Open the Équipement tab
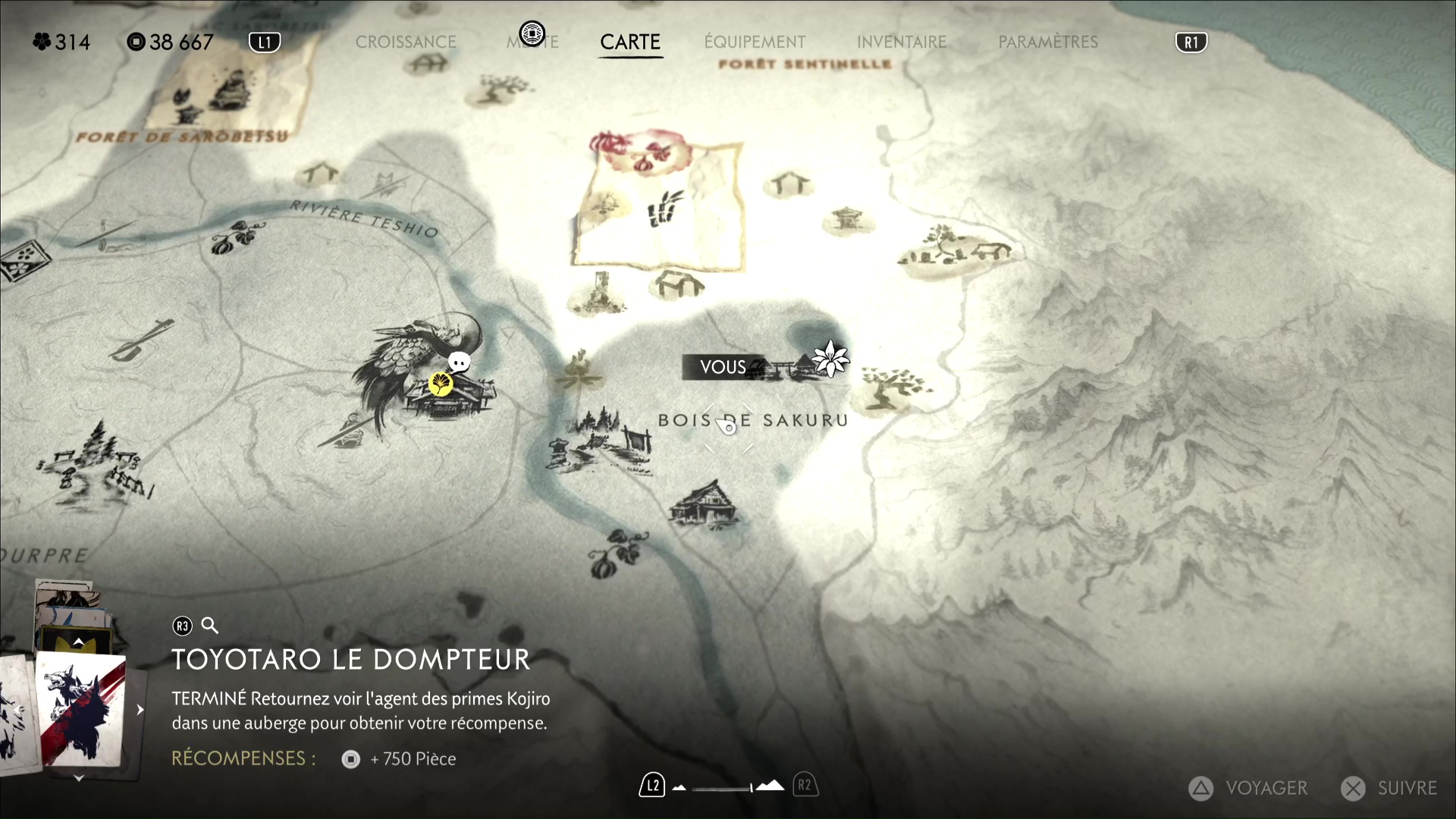This screenshot has height=819, width=1456. [x=755, y=42]
